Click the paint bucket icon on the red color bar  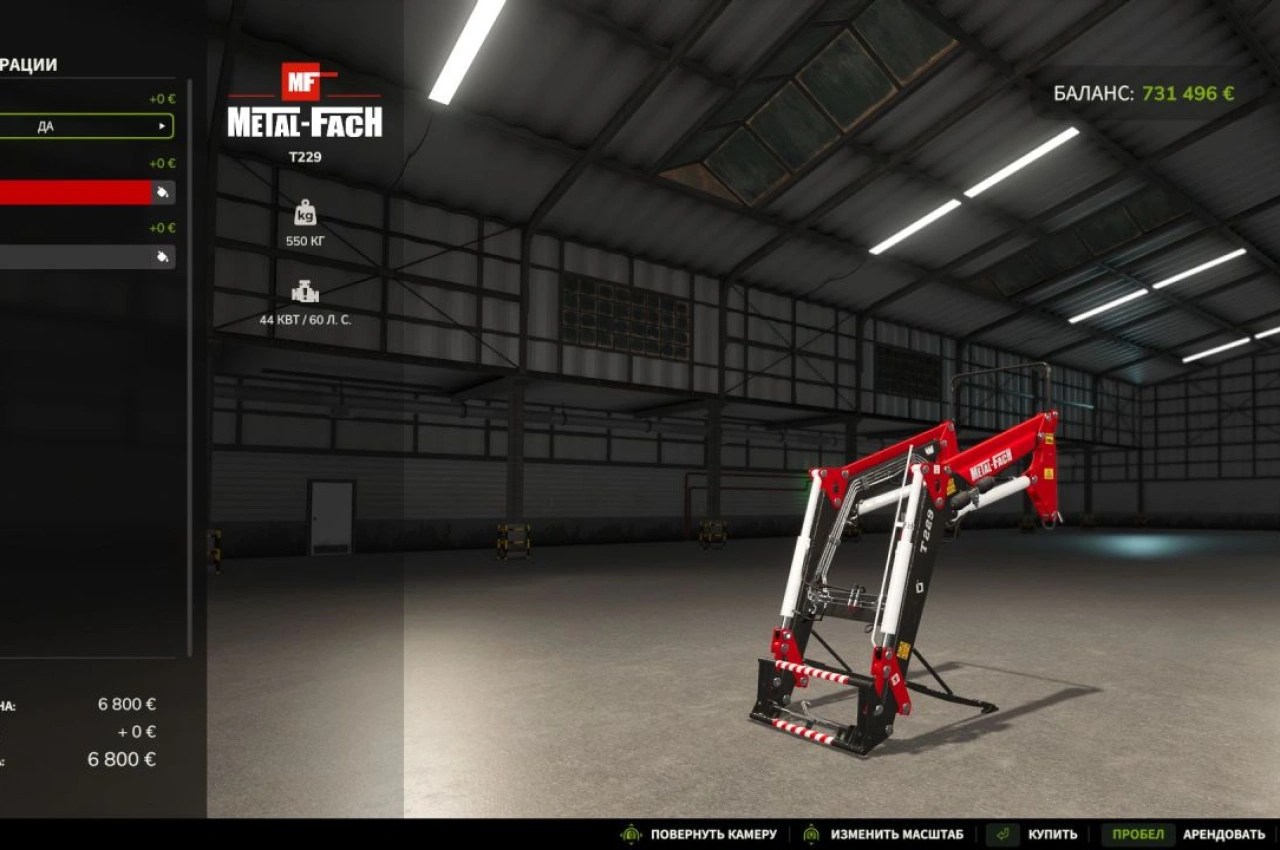pos(163,193)
